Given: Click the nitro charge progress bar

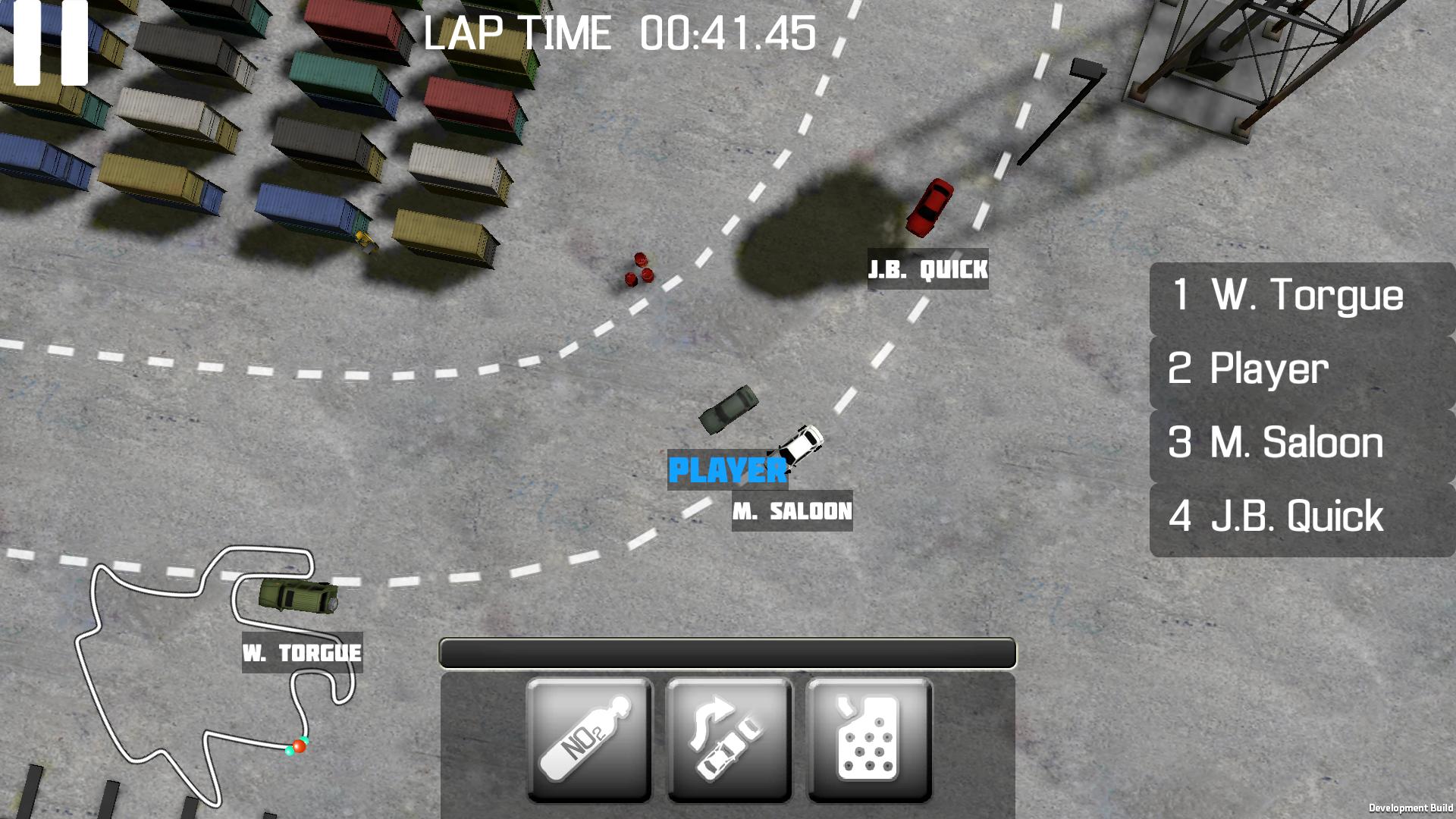Looking at the screenshot, I should [x=728, y=651].
